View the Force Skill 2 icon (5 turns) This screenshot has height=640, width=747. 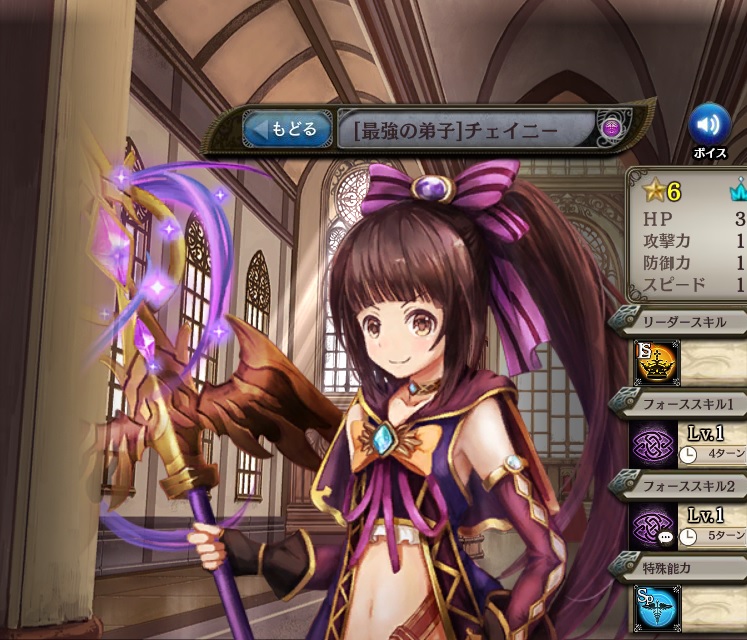pos(653,525)
